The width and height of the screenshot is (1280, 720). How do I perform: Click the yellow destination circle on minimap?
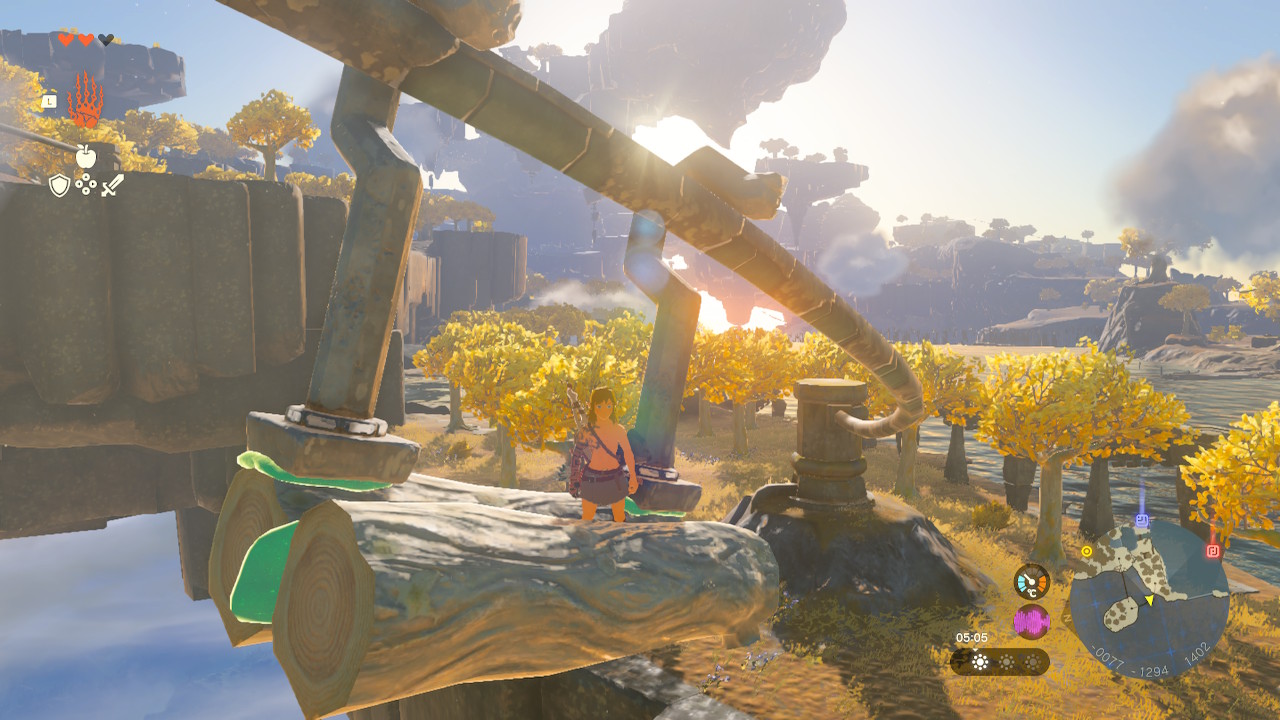(x=1087, y=551)
